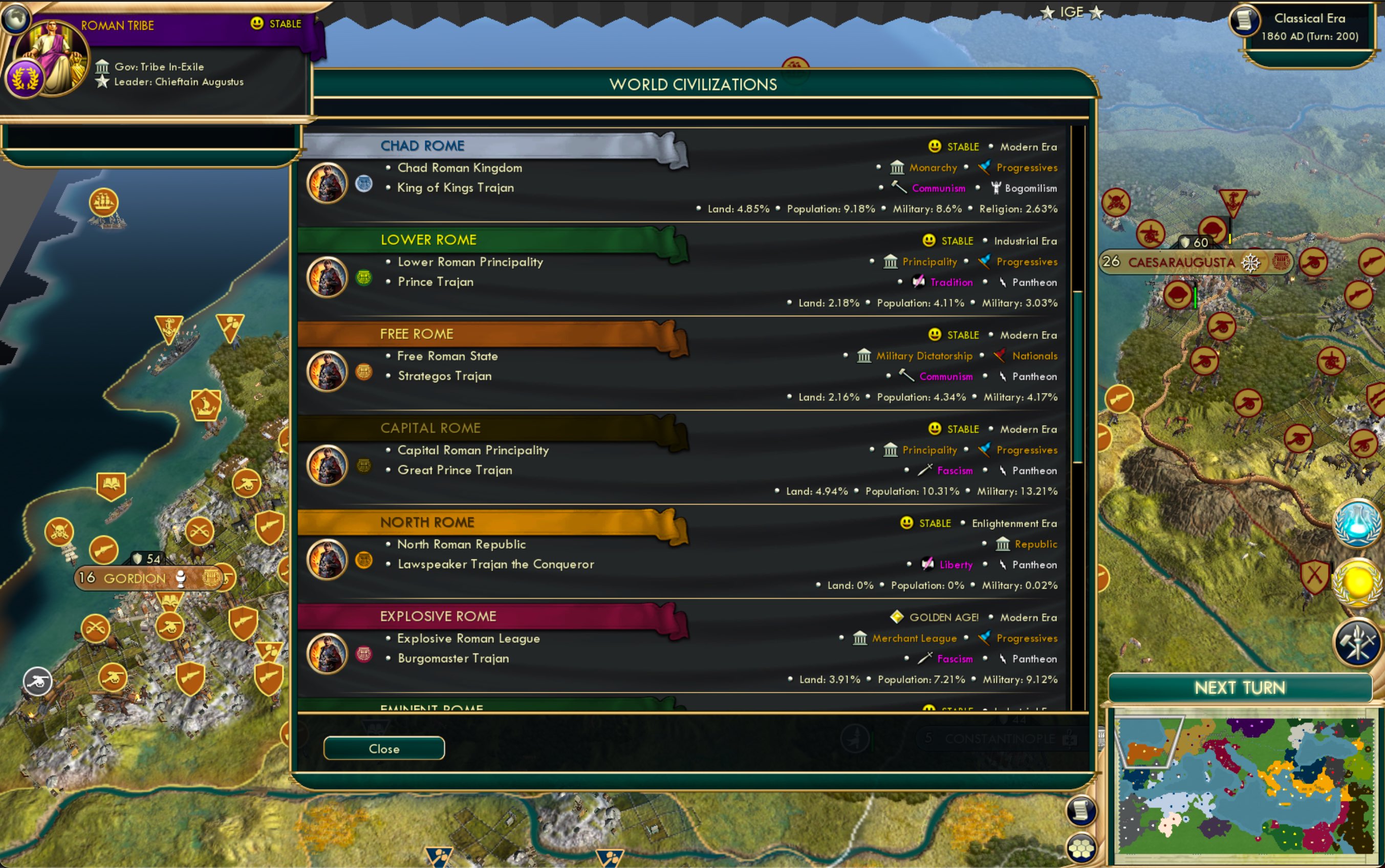
Task: Select Trajan's leader portrait in the Free Rome row
Action: pyautogui.click(x=327, y=371)
